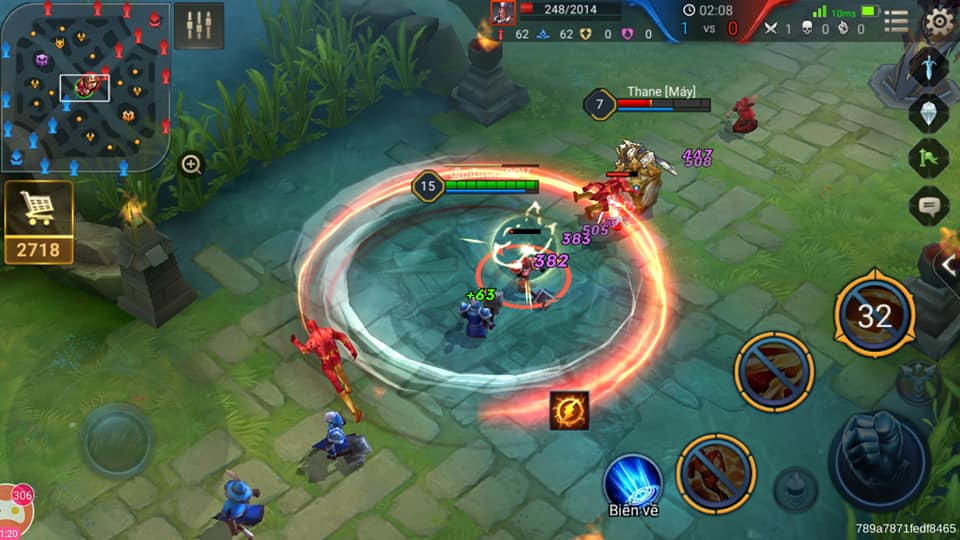Open the gear settings menu
This screenshot has height=540, width=960.
tap(938, 22)
